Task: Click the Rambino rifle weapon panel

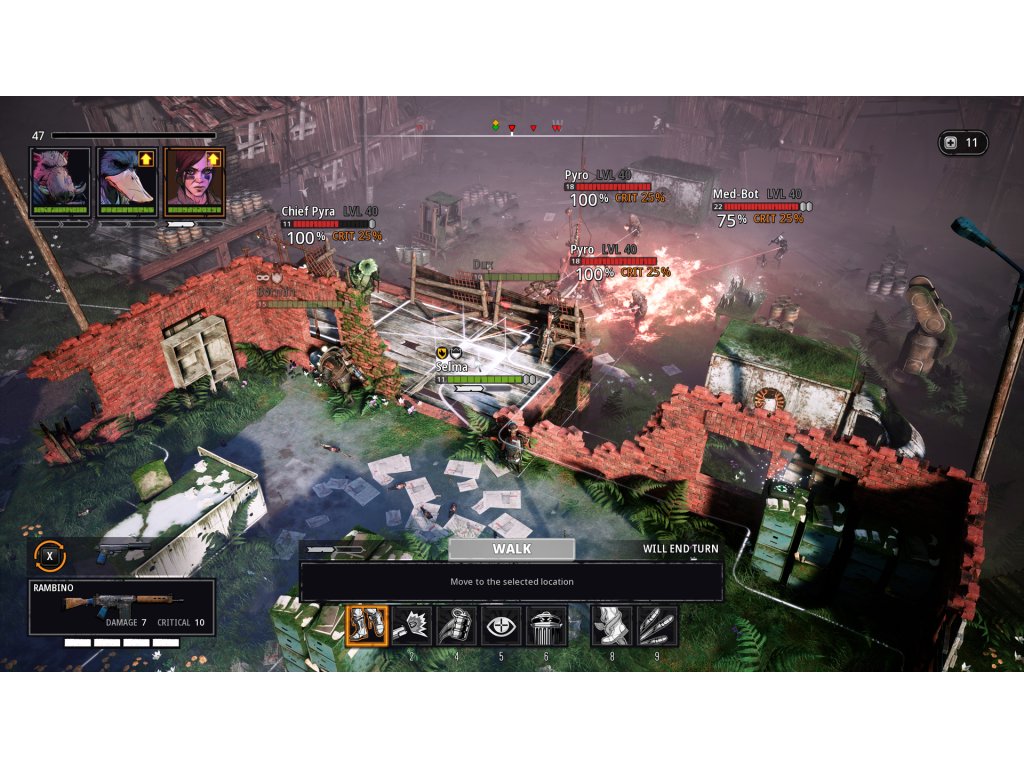Action: point(121,607)
